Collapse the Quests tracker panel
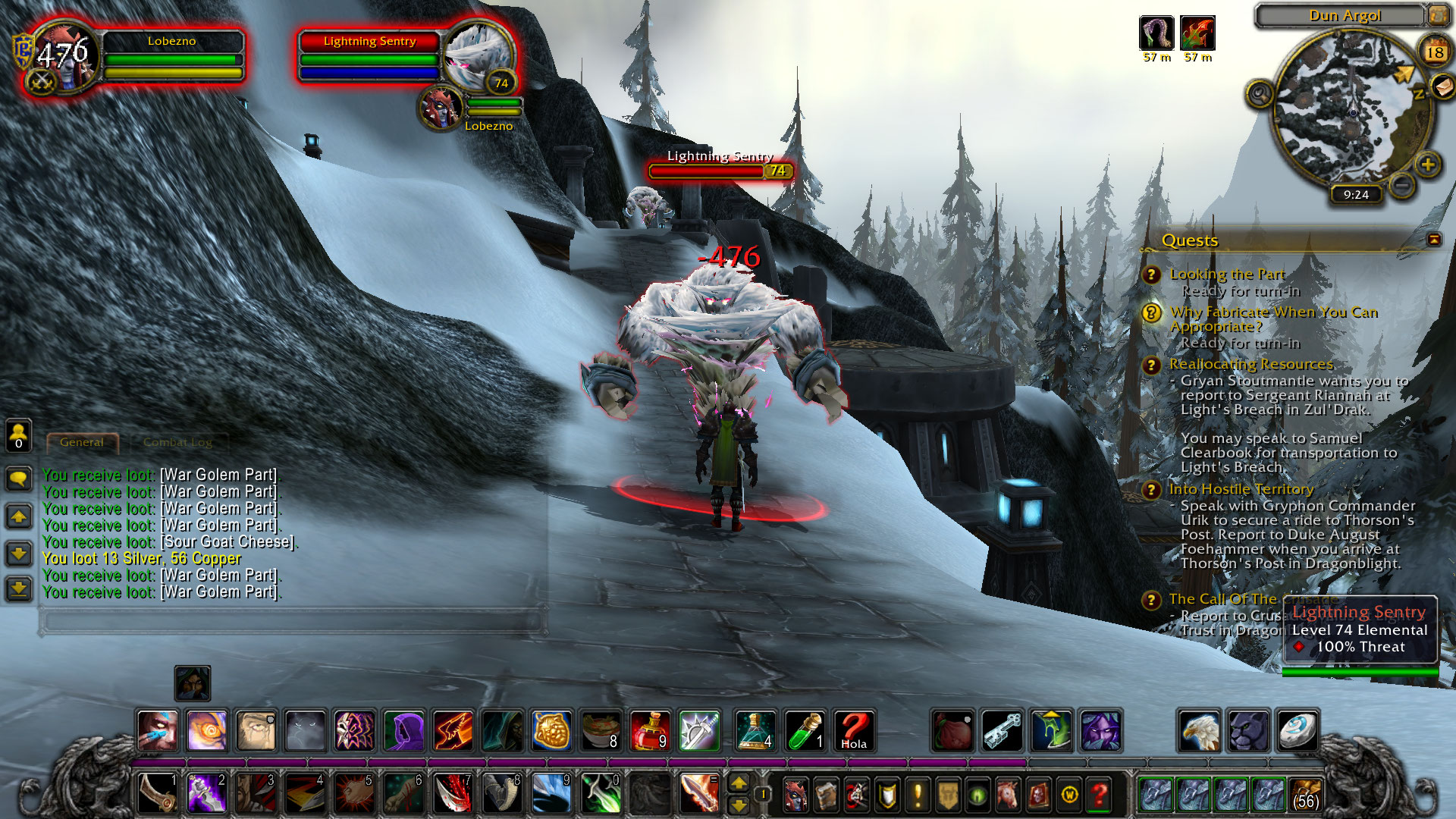 [x=1433, y=240]
